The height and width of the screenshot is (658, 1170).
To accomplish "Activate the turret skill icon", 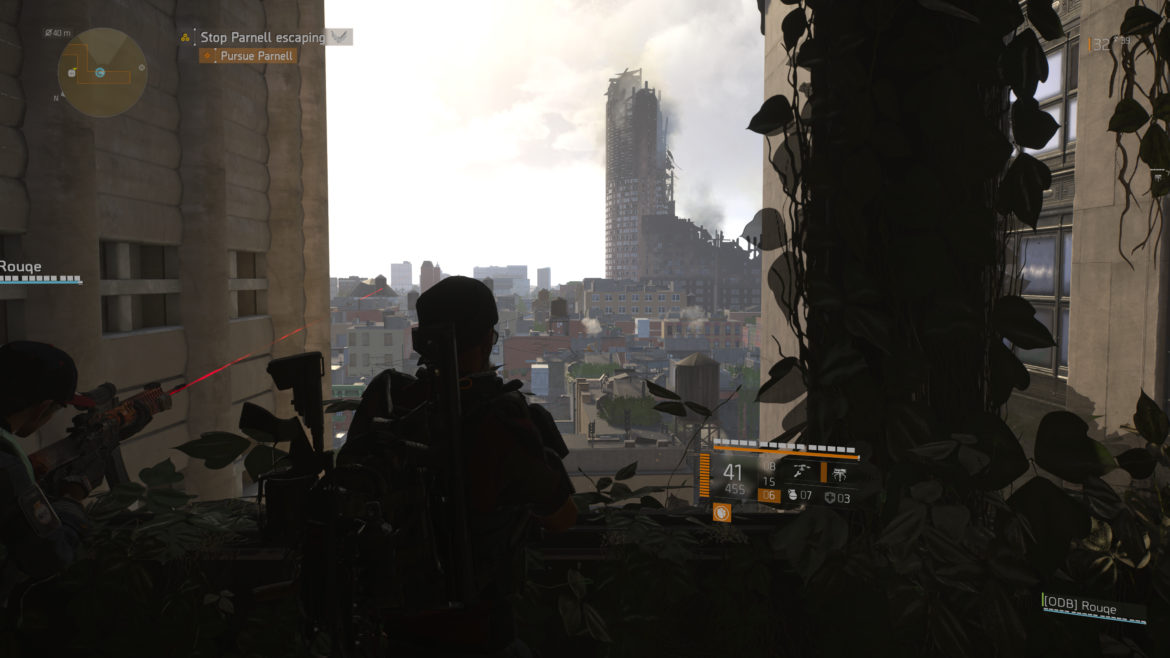I will [x=801, y=472].
